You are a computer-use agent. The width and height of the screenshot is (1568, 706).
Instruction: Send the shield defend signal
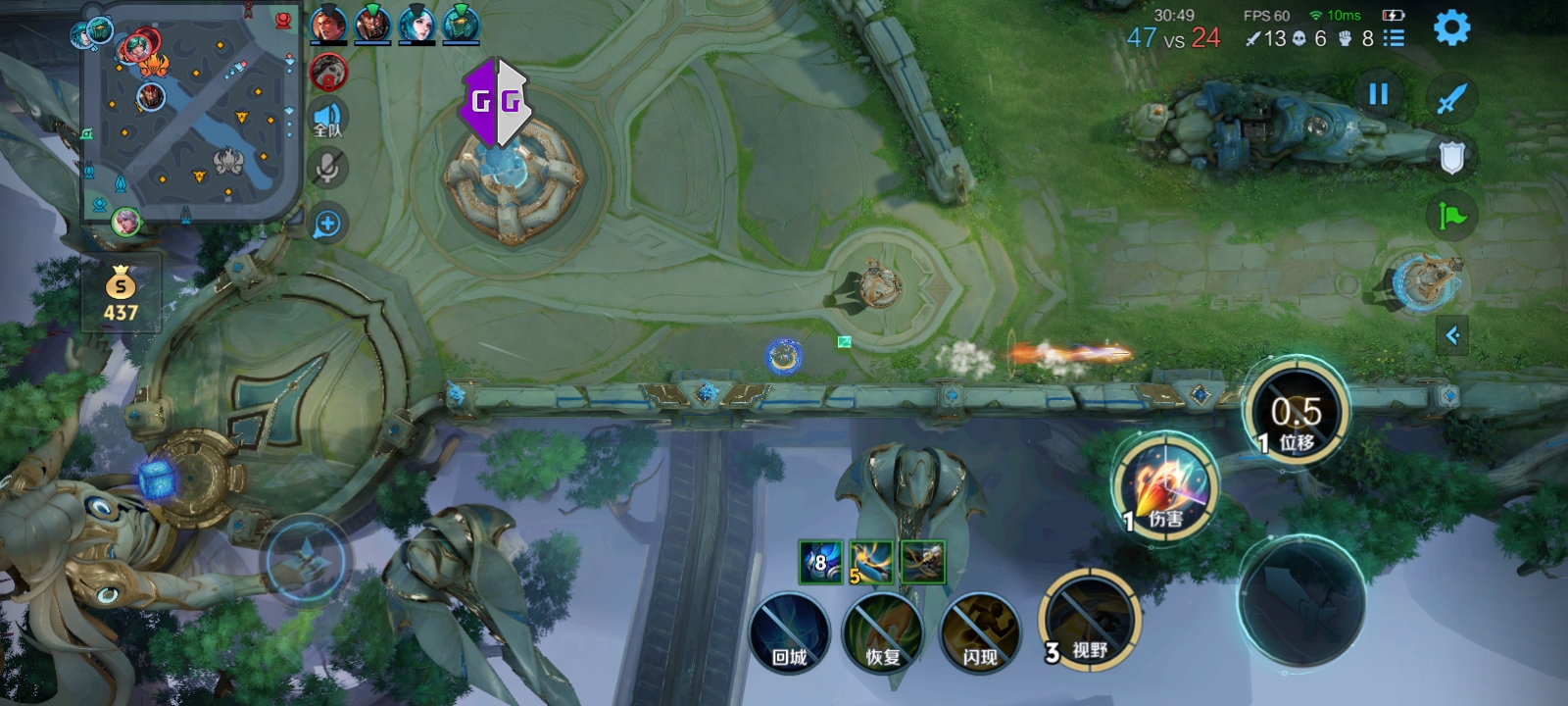1451,157
